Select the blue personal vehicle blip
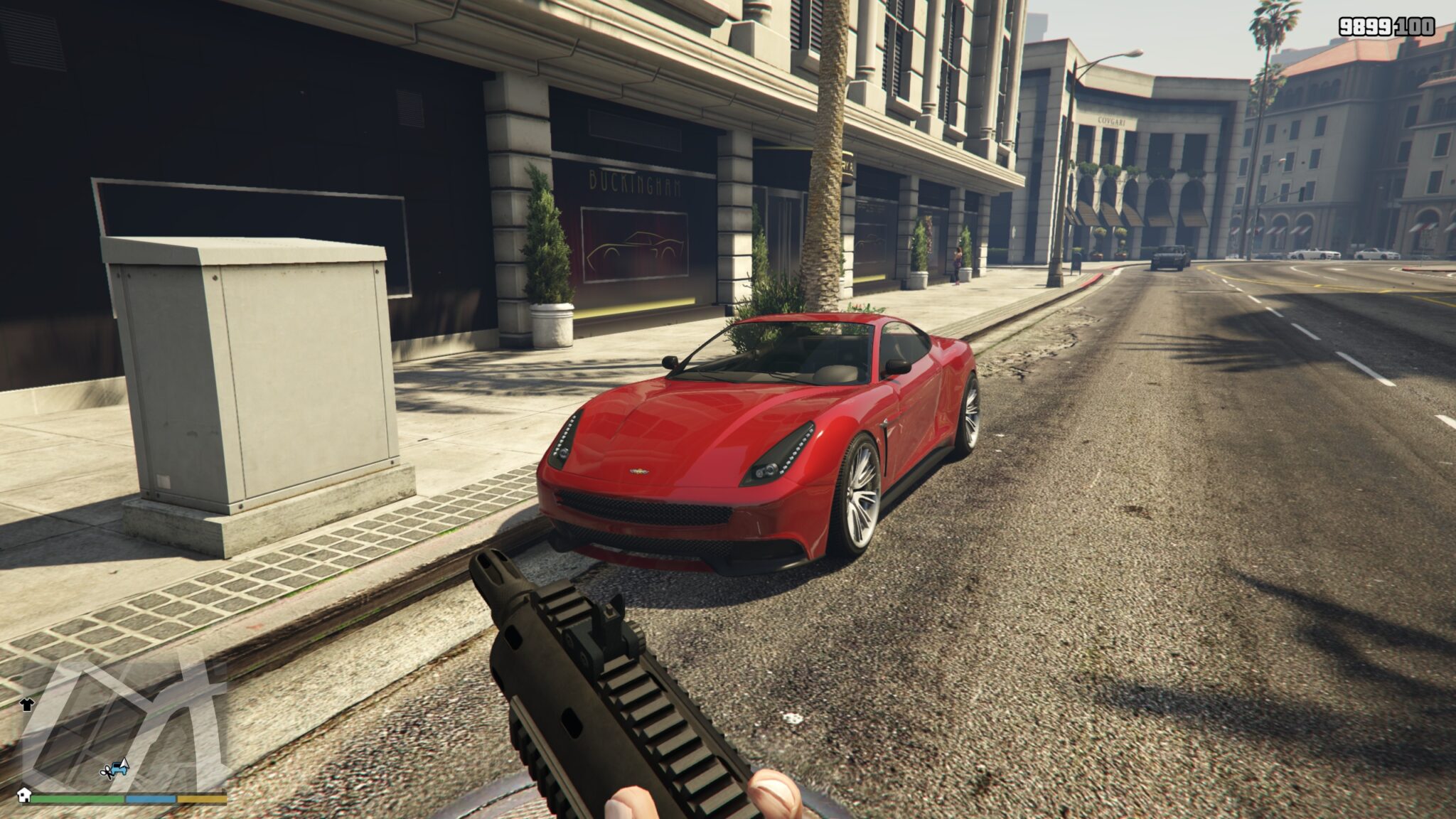The width and height of the screenshot is (1456, 819). [119, 769]
